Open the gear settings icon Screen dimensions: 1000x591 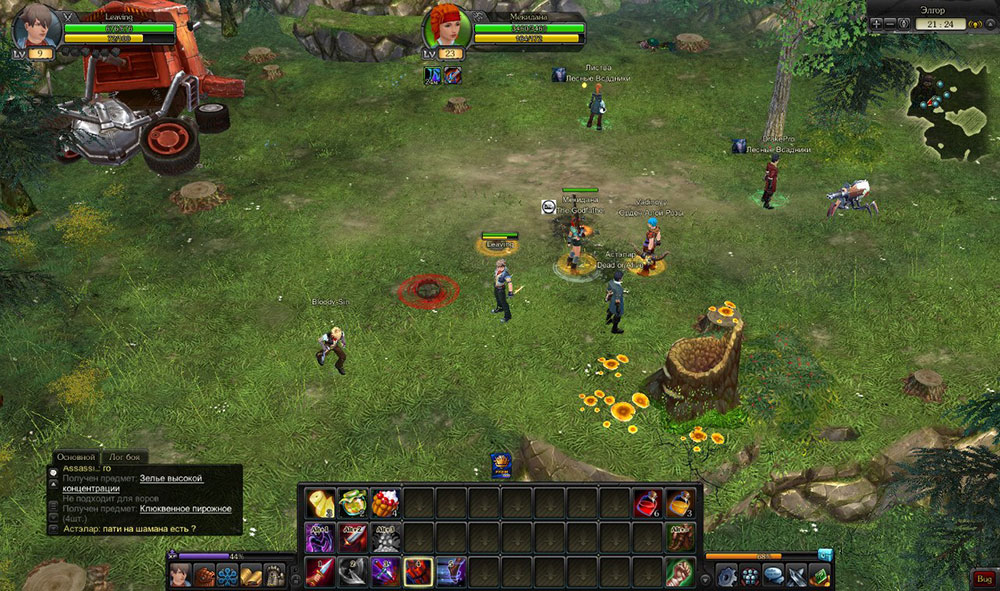coord(726,575)
